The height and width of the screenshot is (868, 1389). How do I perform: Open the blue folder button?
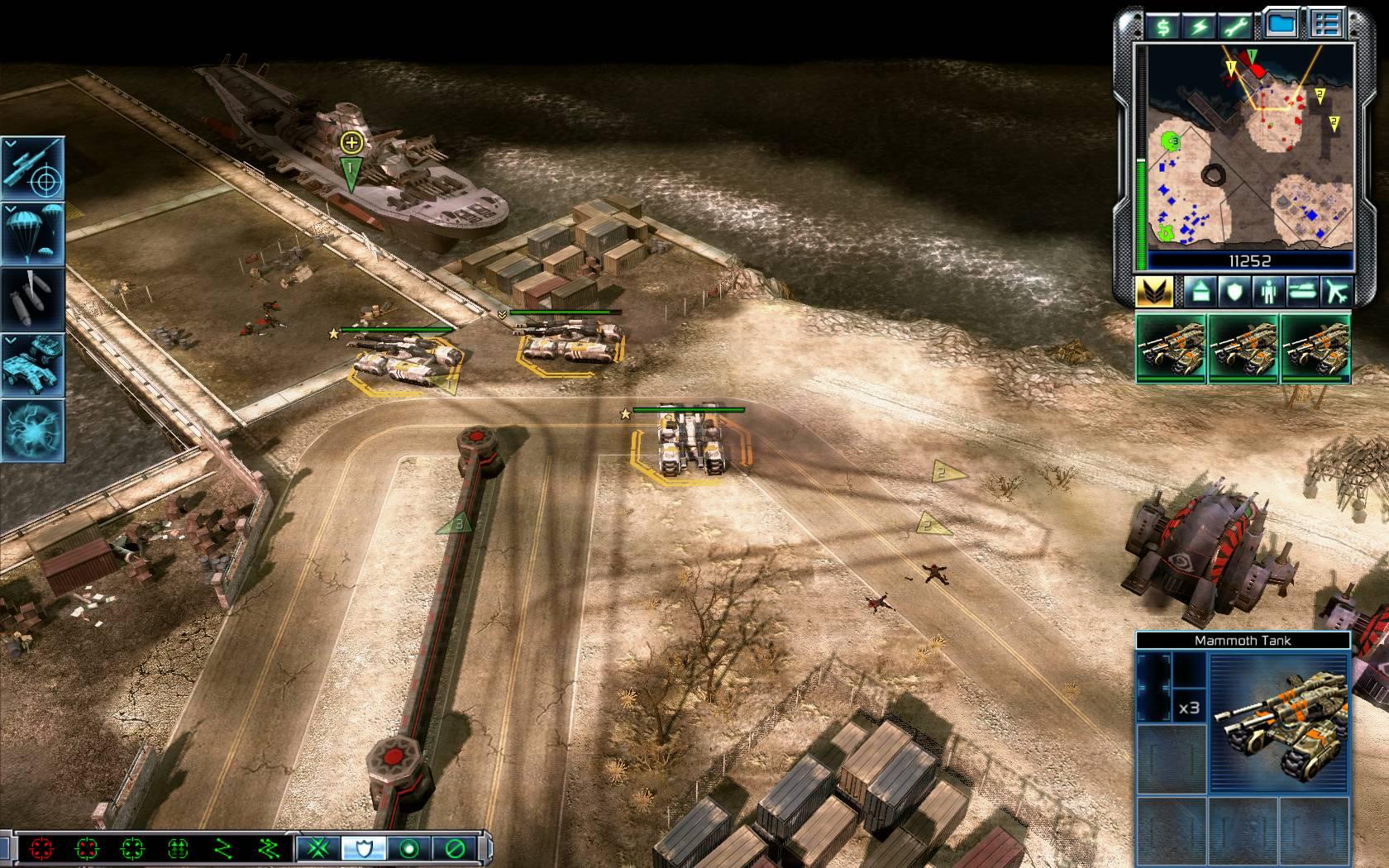click(1280, 25)
